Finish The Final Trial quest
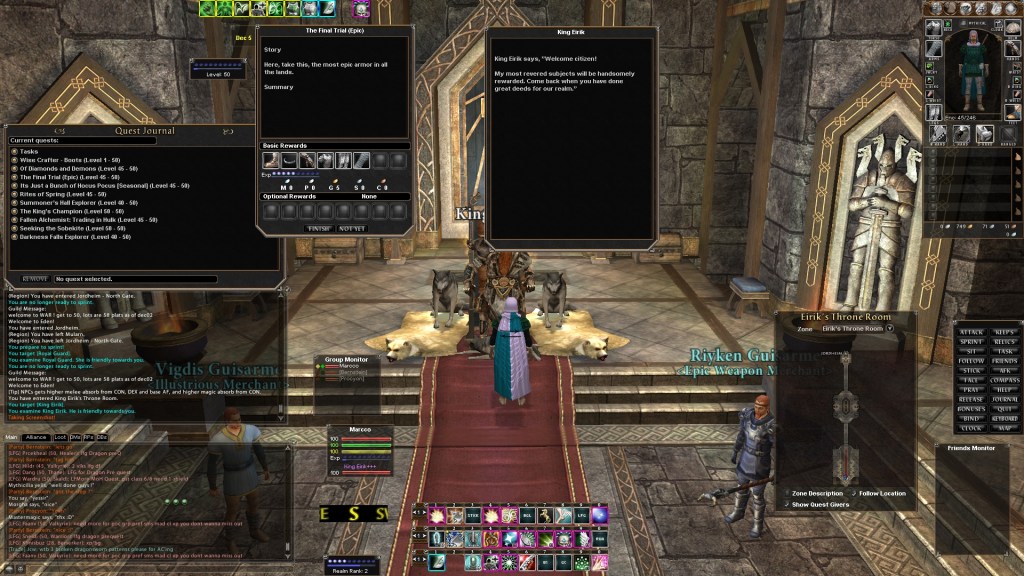Viewport: 1024px width, 576px height. coord(318,228)
